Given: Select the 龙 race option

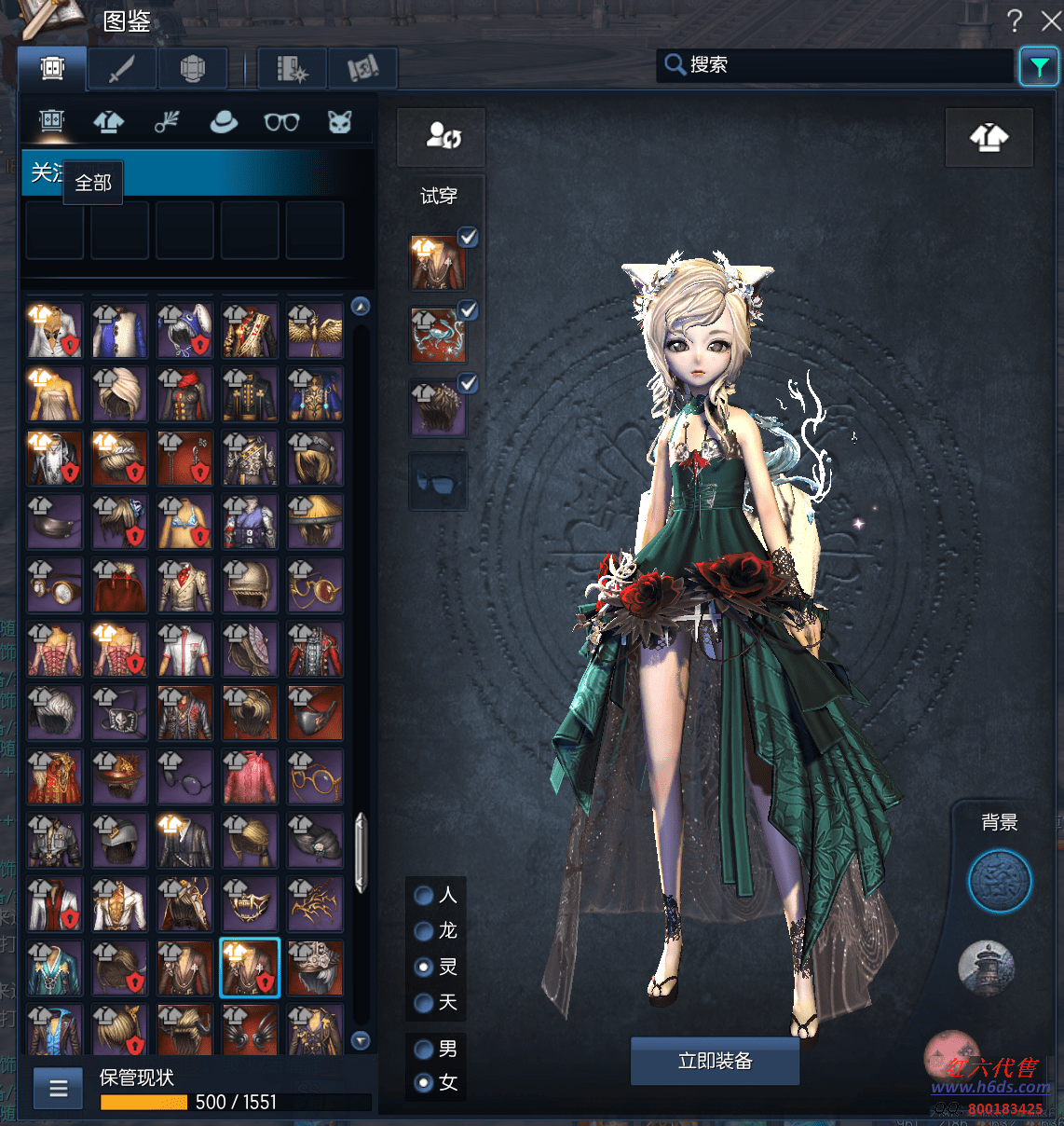Looking at the screenshot, I should [424, 931].
